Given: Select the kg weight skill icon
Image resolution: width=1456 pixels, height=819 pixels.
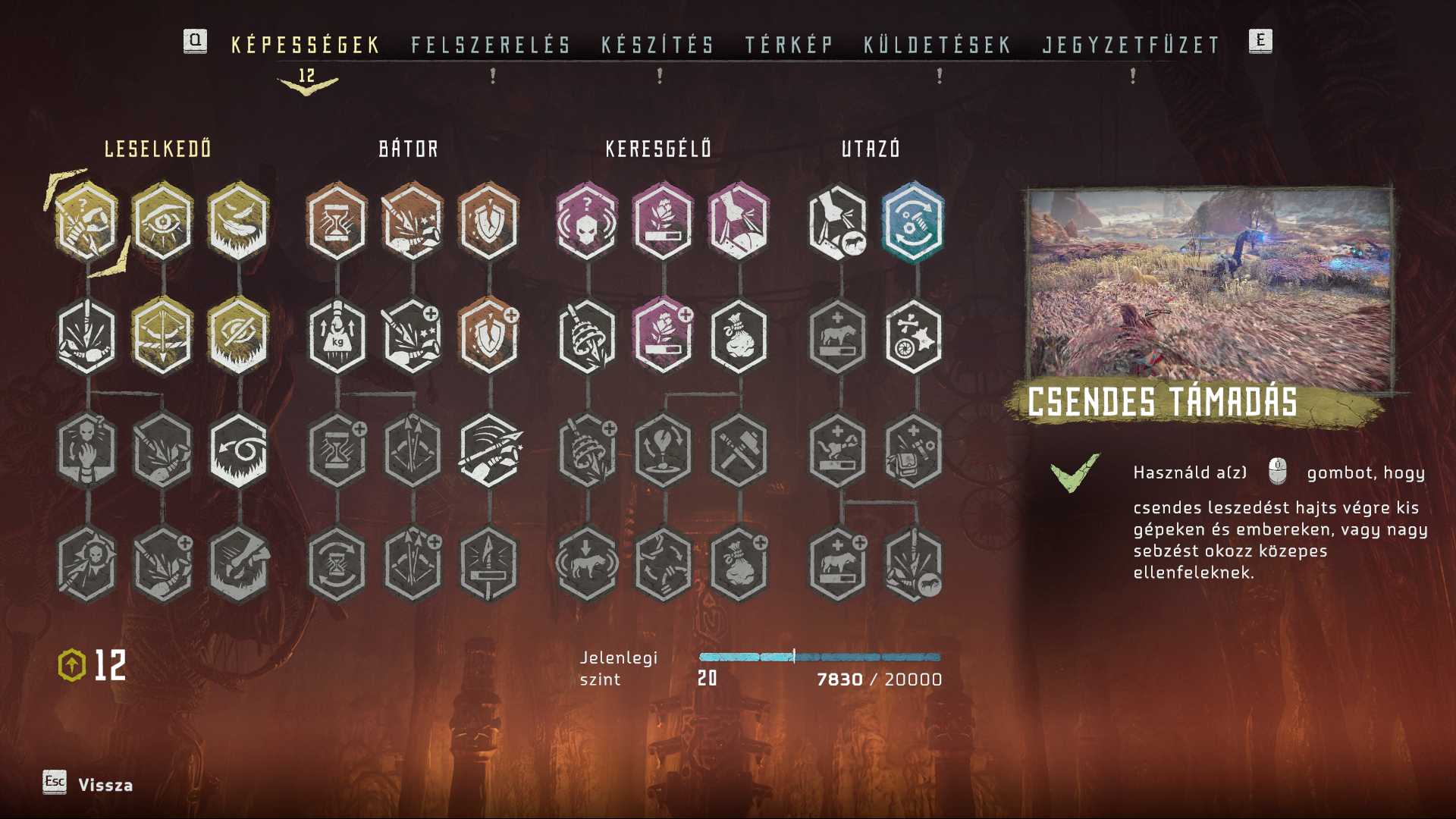Looking at the screenshot, I should coord(337,336).
